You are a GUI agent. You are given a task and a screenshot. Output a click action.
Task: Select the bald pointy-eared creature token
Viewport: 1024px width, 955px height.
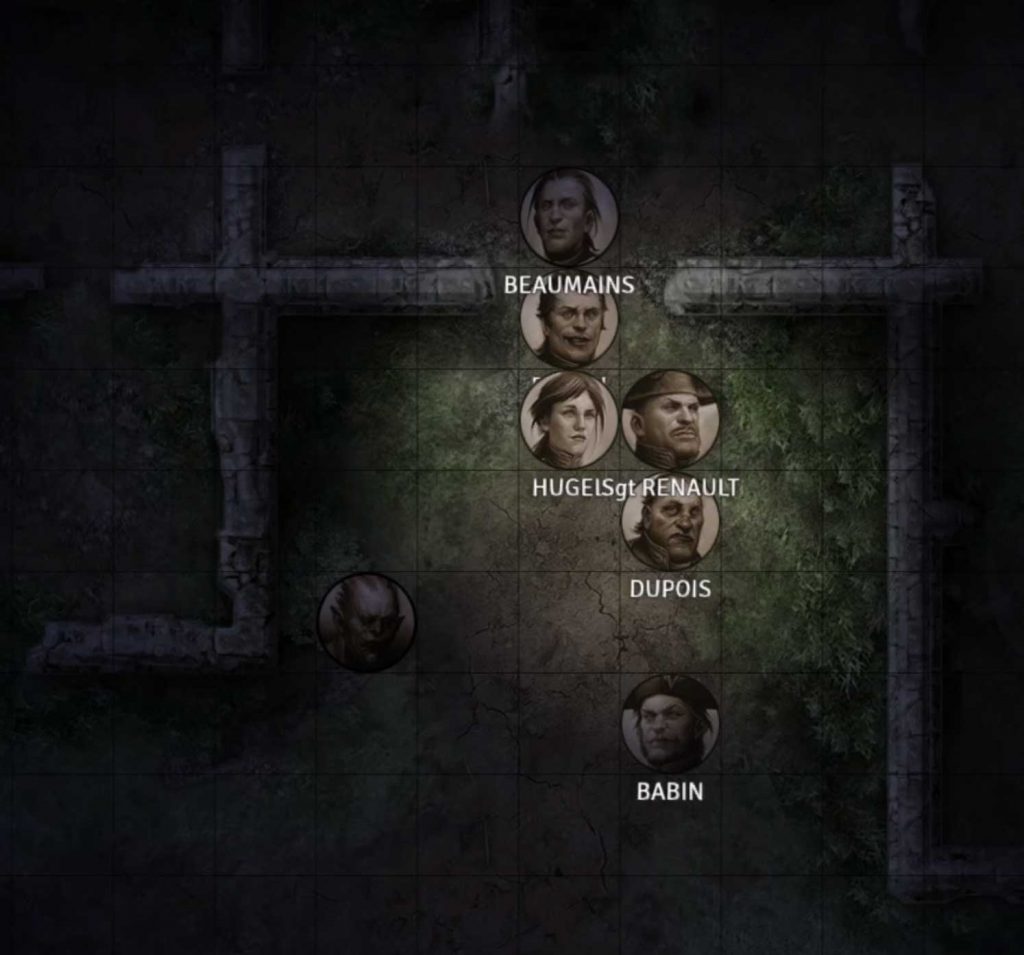click(366, 622)
